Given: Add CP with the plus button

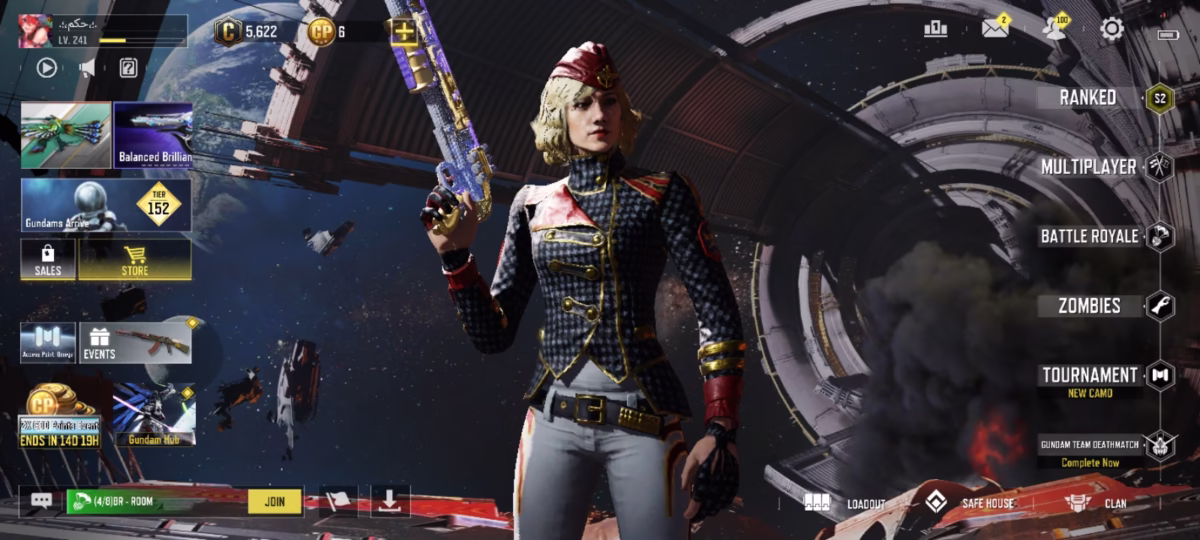Looking at the screenshot, I should click(404, 32).
